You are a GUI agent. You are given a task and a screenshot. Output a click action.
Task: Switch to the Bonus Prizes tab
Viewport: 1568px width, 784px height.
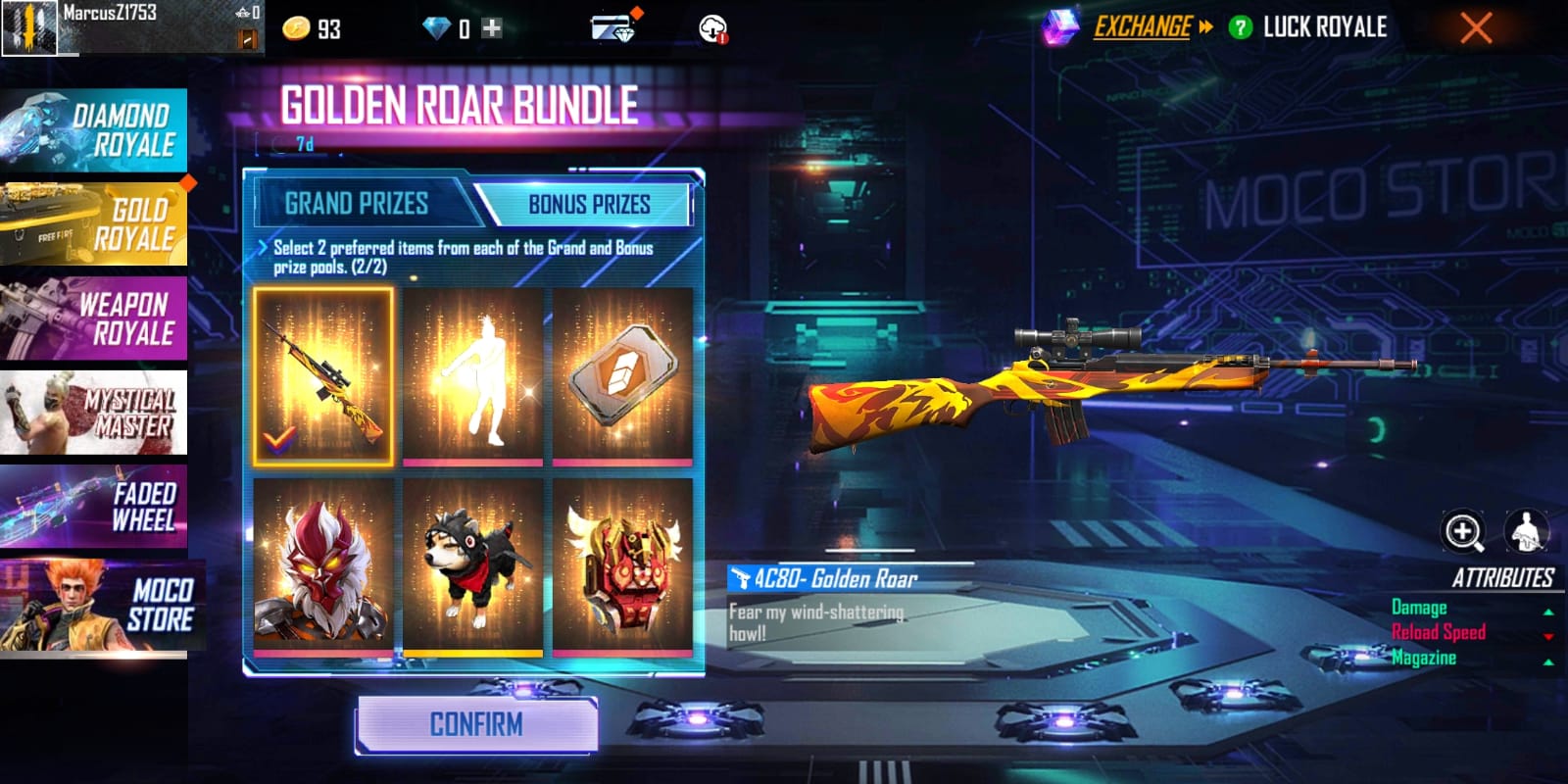pyautogui.click(x=589, y=204)
